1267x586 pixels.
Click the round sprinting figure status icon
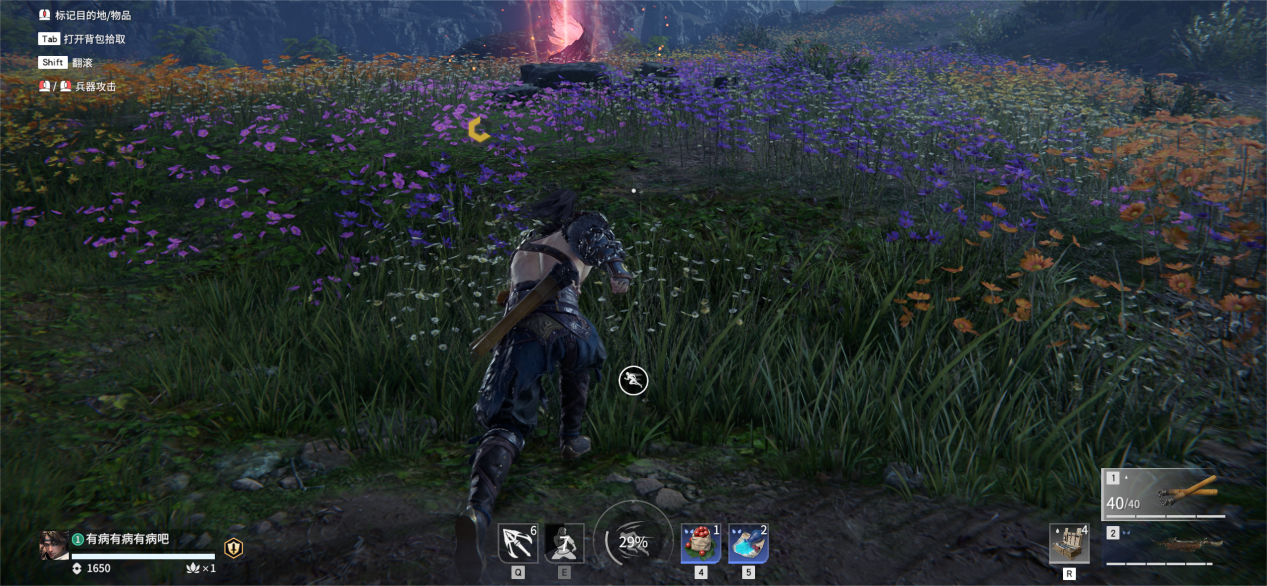point(633,380)
